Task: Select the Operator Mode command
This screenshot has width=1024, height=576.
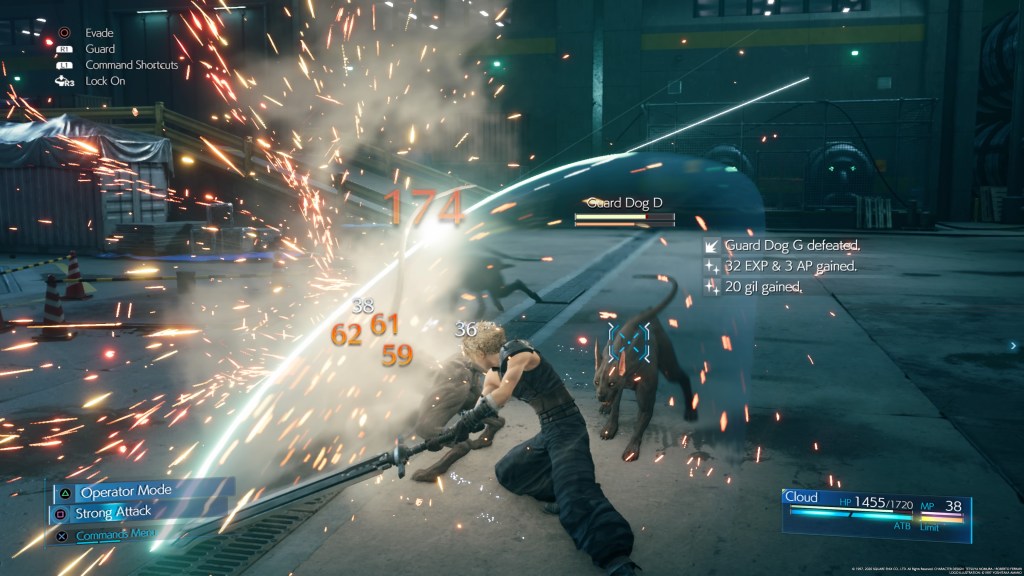Action: 125,492
